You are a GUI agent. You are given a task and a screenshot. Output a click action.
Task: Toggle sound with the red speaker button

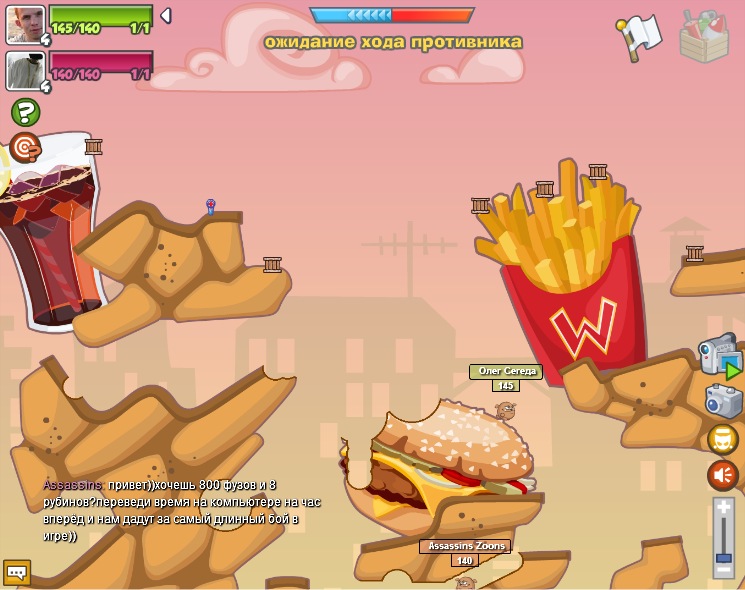tap(722, 475)
